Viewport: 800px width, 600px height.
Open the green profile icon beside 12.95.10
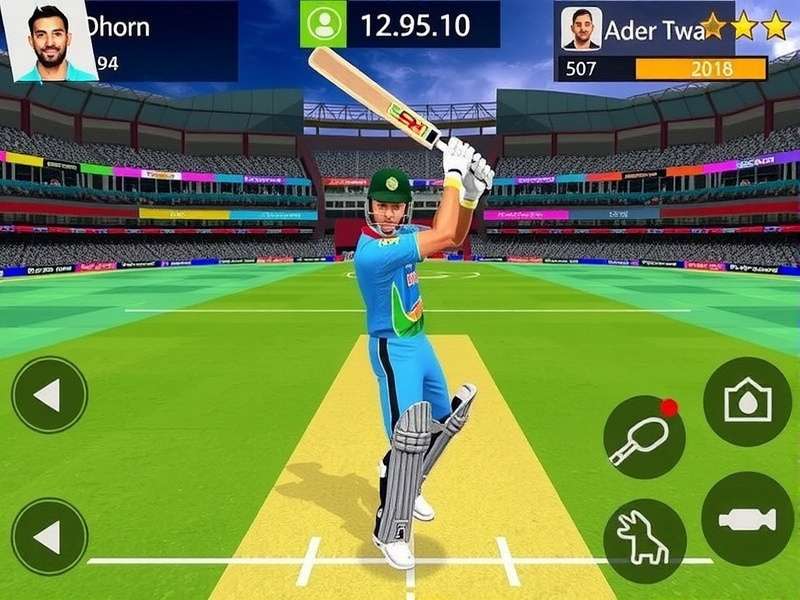pos(324,24)
